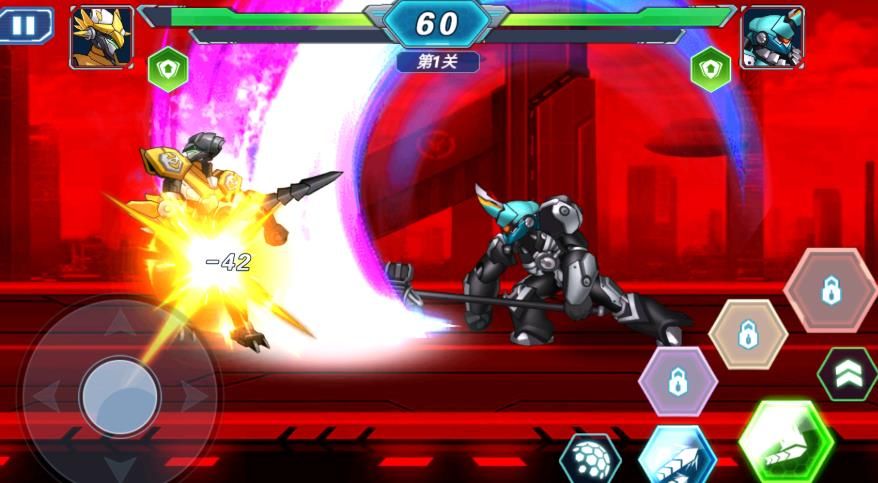This screenshot has width=878, height=483.
Task: Tap the virtual joystick thumb pad
Action: pos(120,397)
